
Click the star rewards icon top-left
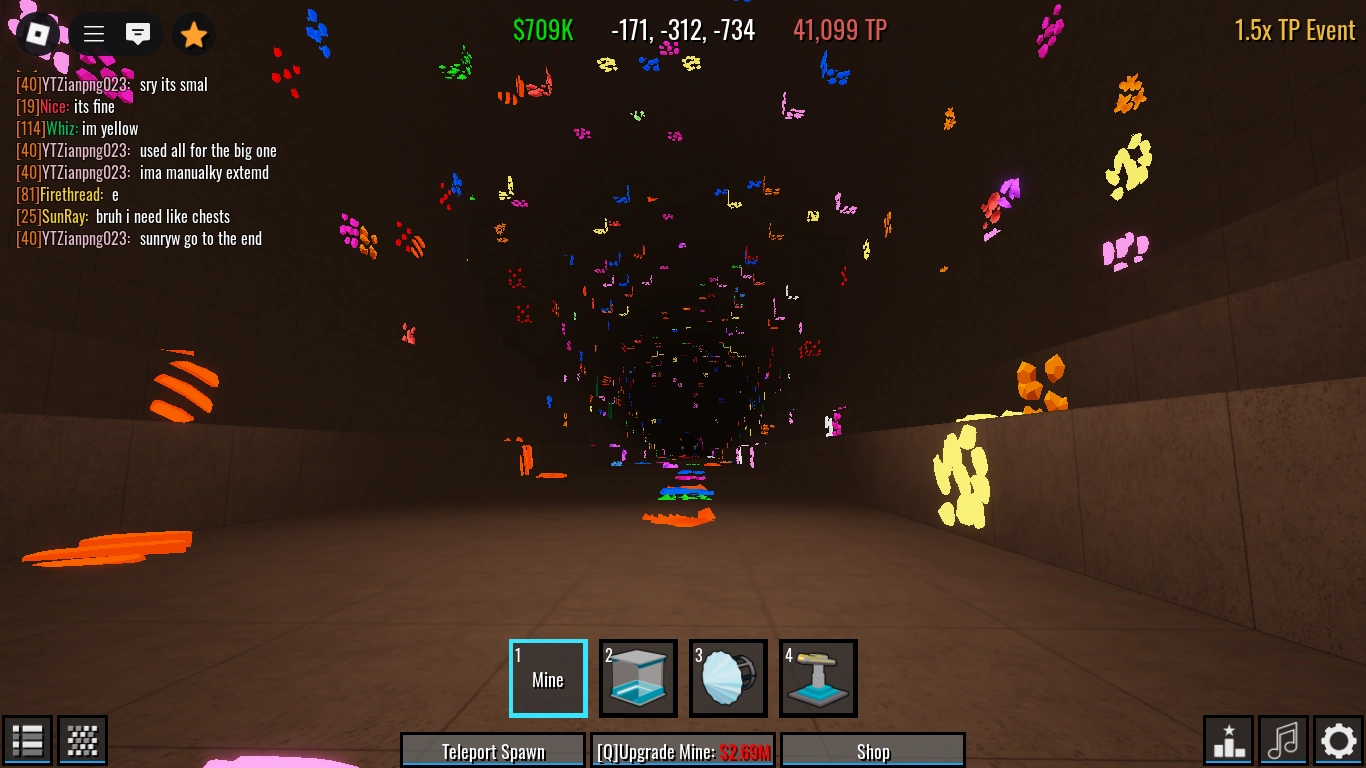[193, 34]
